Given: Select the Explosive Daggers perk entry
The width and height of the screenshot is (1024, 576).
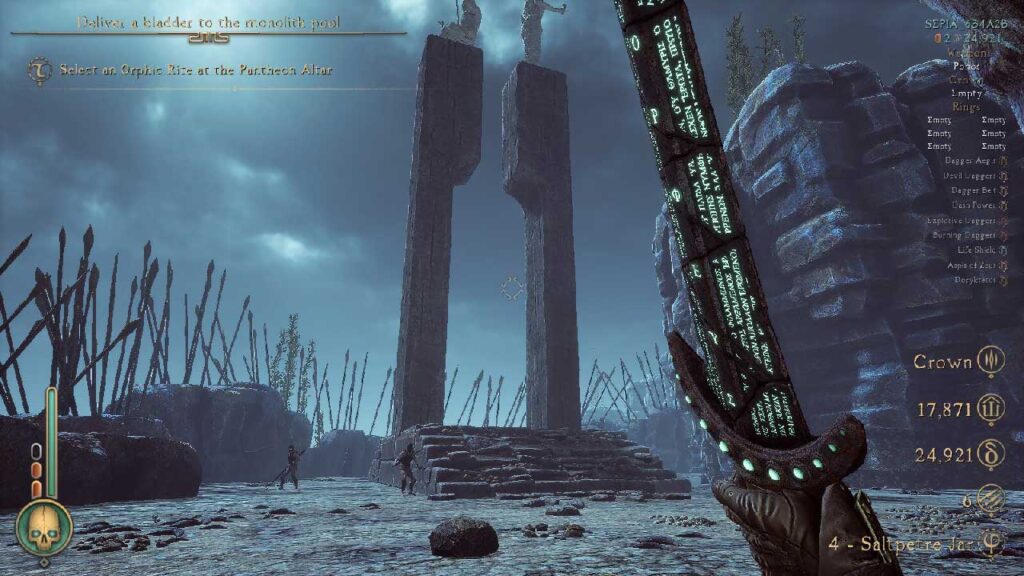Looking at the screenshot, I should [x=960, y=218].
